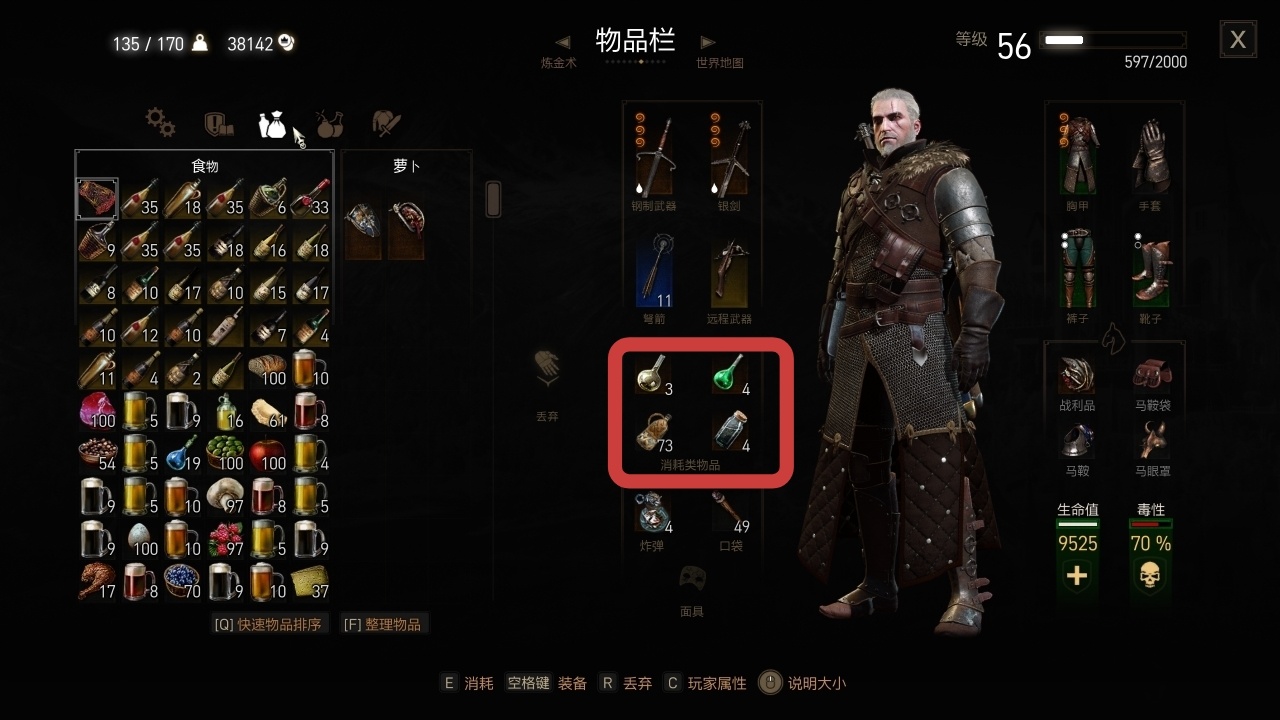Image resolution: width=1280 pixels, height=720 pixels.
Task: Click the health plus icon under 9525
Action: (x=1078, y=575)
